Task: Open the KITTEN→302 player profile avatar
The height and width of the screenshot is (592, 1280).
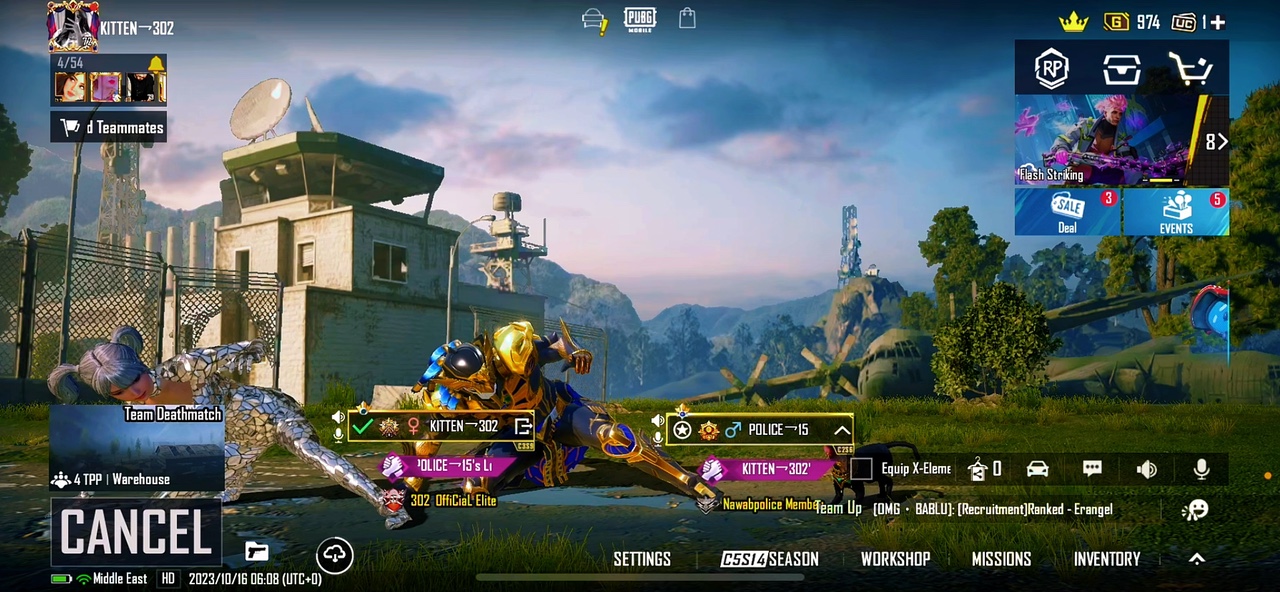Action: click(x=71, y=26)
